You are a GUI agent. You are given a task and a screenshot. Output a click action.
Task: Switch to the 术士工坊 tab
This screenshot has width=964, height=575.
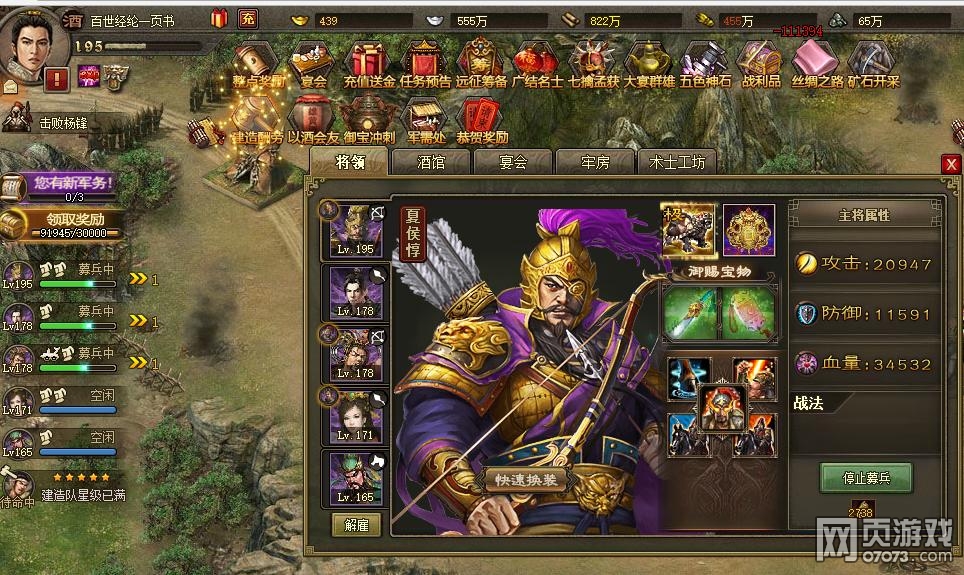[x=677, y=162]
